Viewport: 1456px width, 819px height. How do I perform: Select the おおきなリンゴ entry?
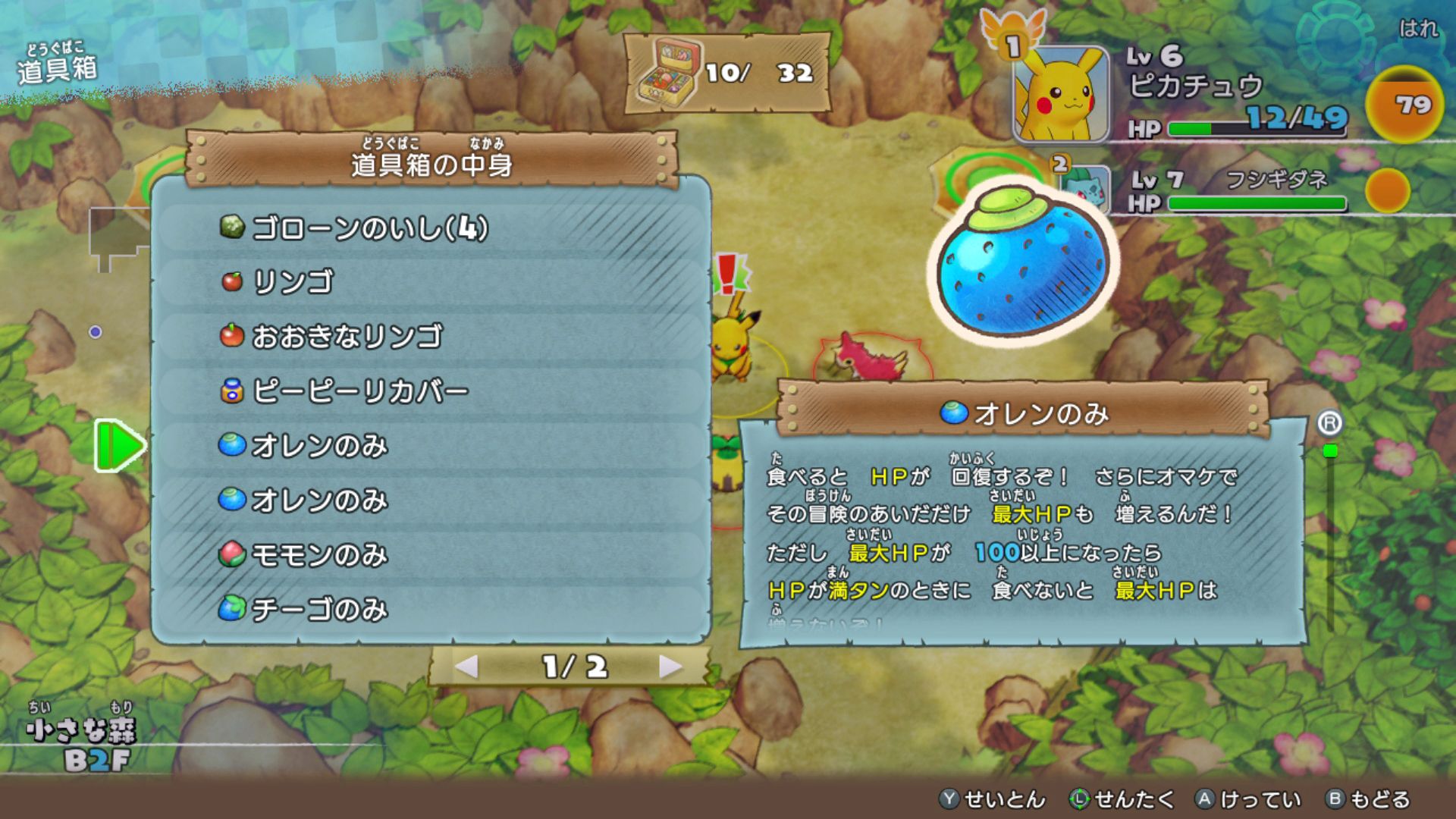pos(431,336)
